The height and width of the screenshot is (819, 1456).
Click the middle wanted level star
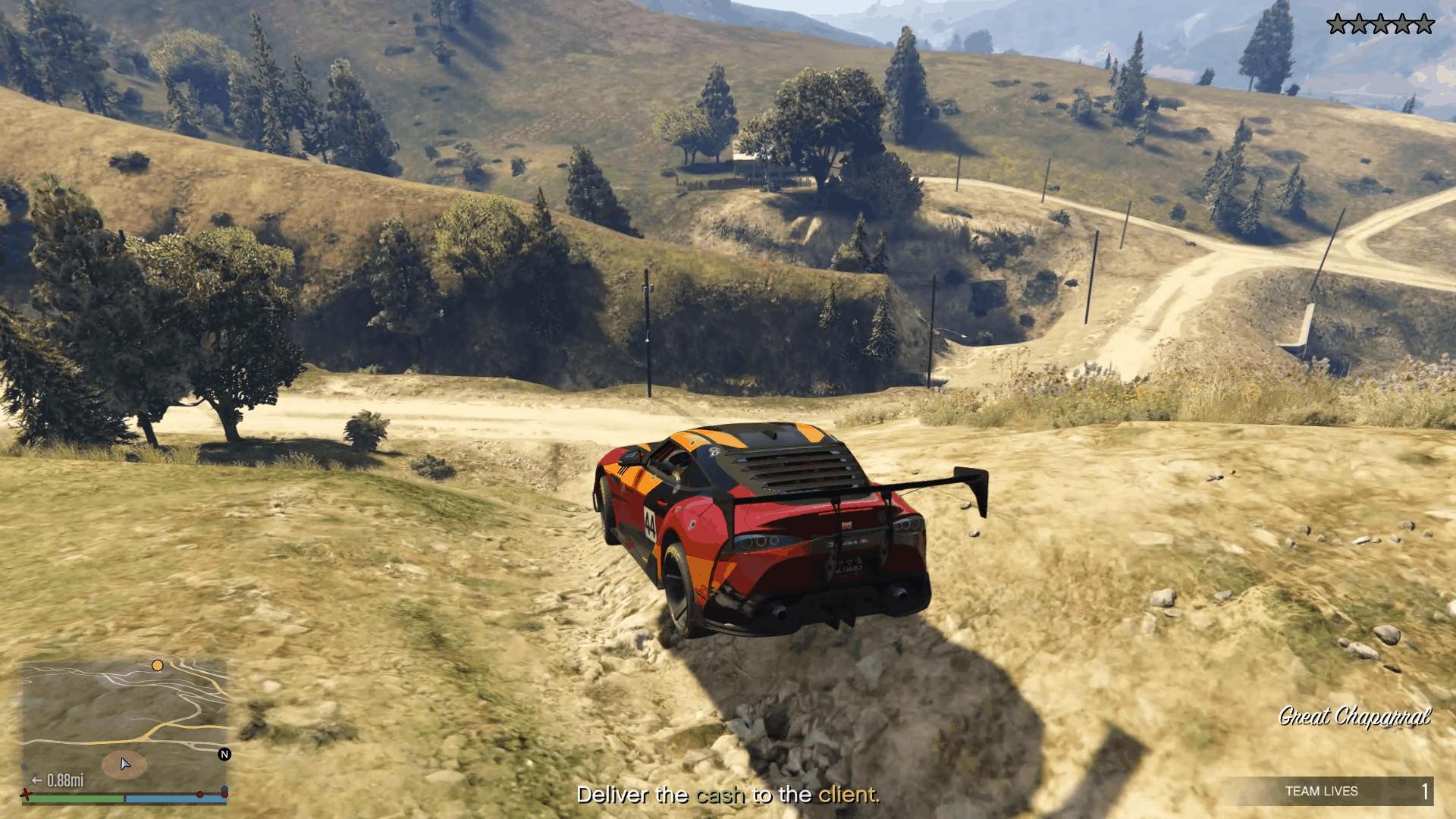tap(1380, 23)
